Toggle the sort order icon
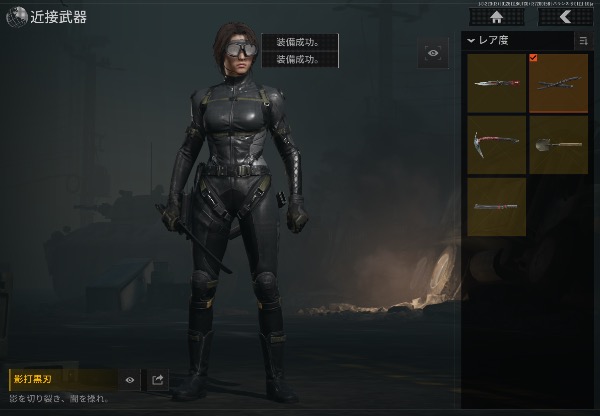The height and width of the screenshot is (416, 600). 582,41
